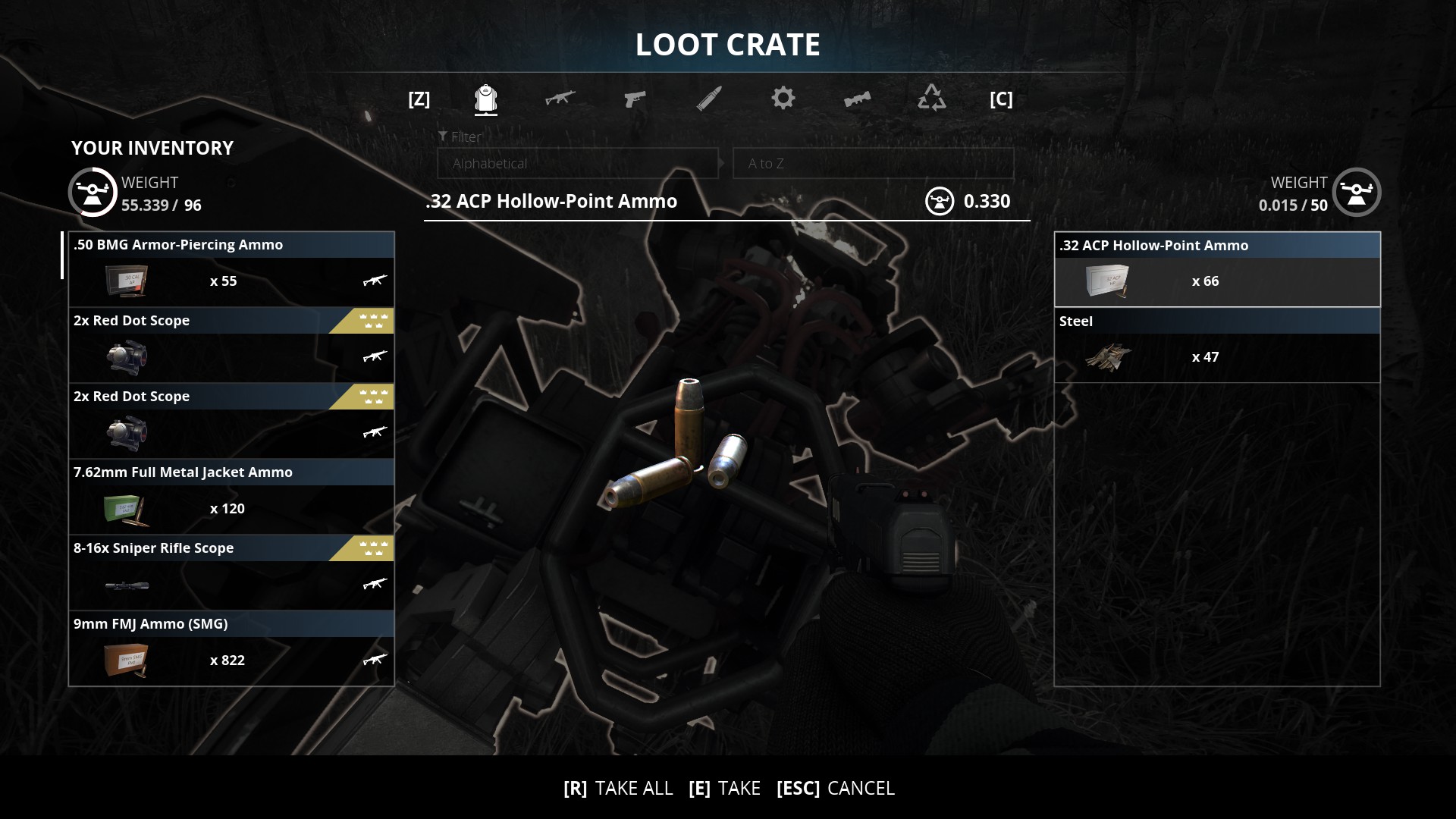Open the Alphabetical filter dropdown
1456x819 pixels.
(577, 163)
